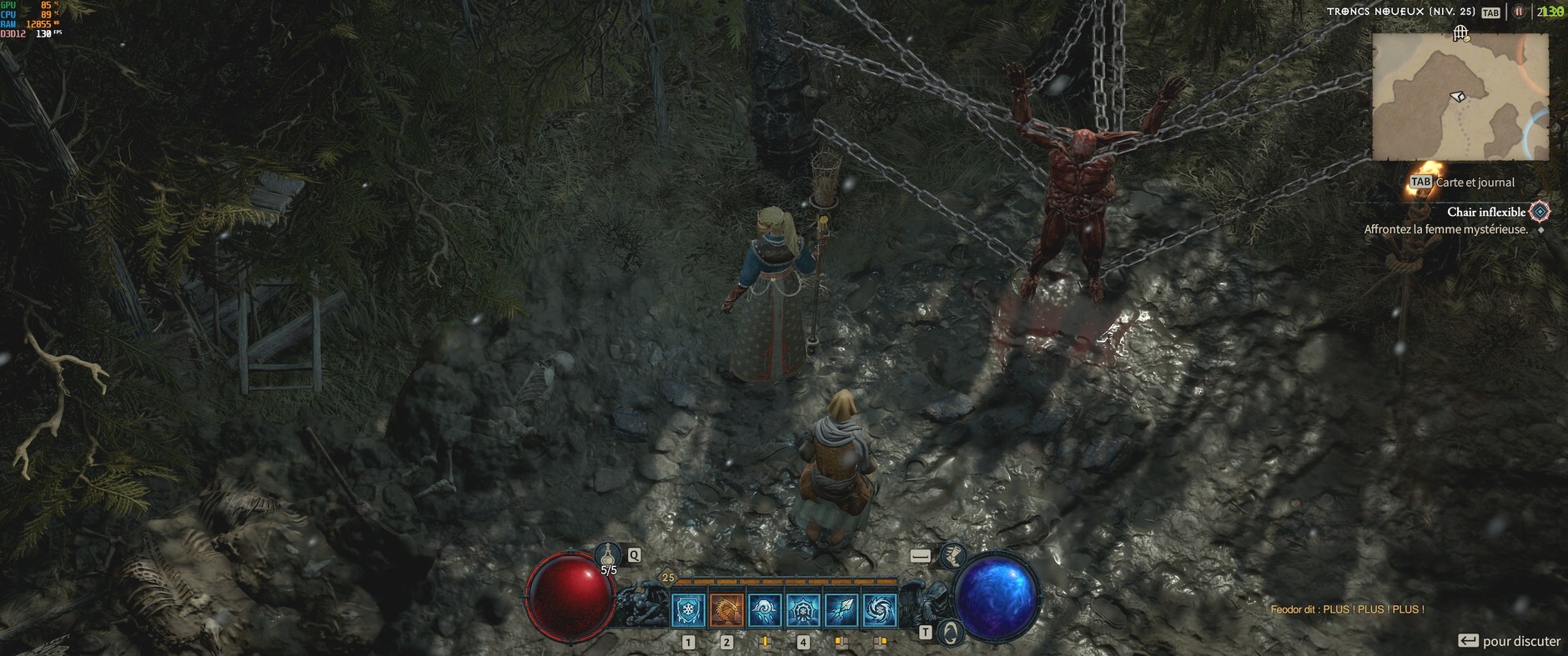Open the minimap parchment

click(1460, 98)
